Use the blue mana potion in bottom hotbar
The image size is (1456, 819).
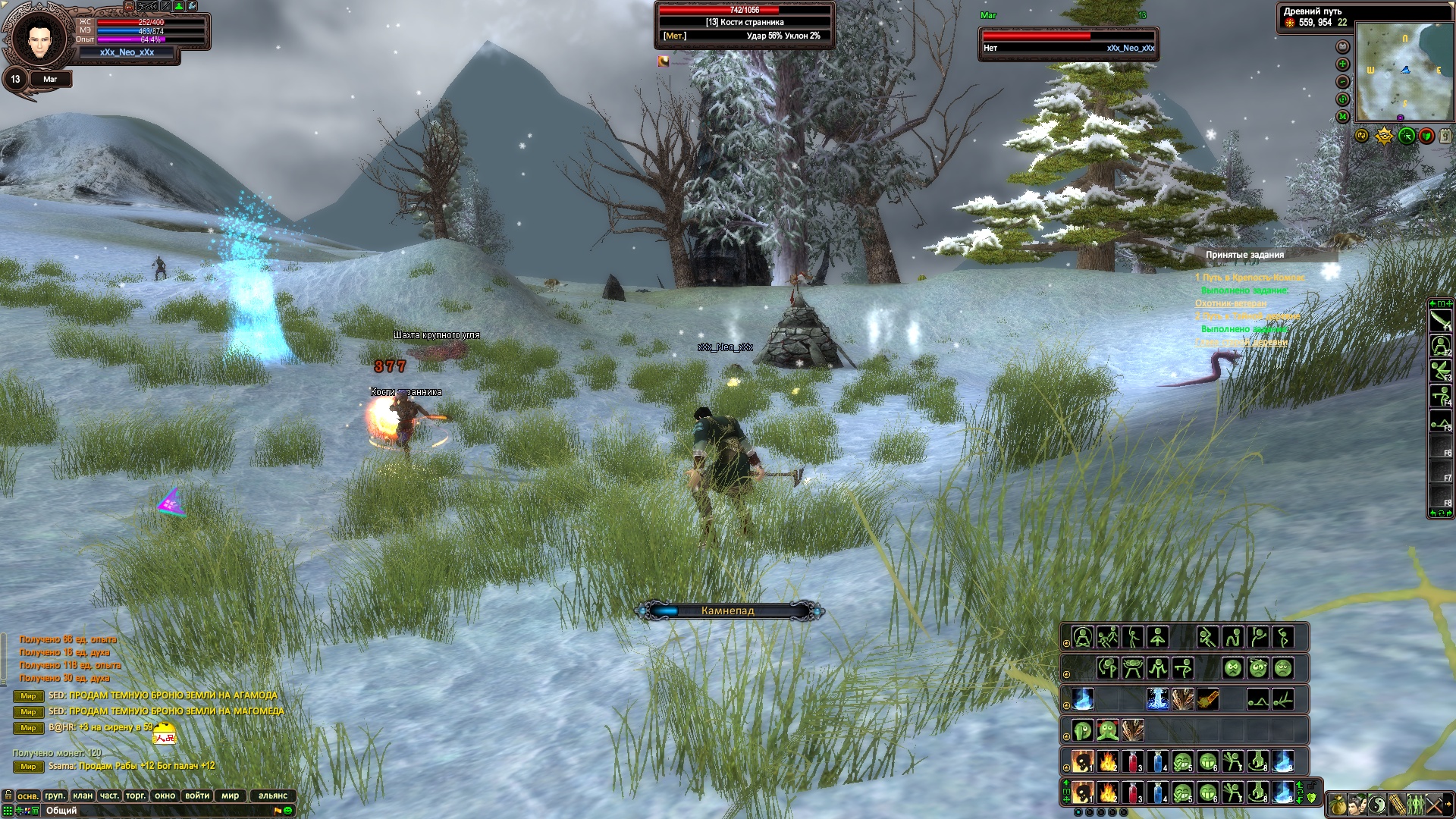click(1158, 793)
